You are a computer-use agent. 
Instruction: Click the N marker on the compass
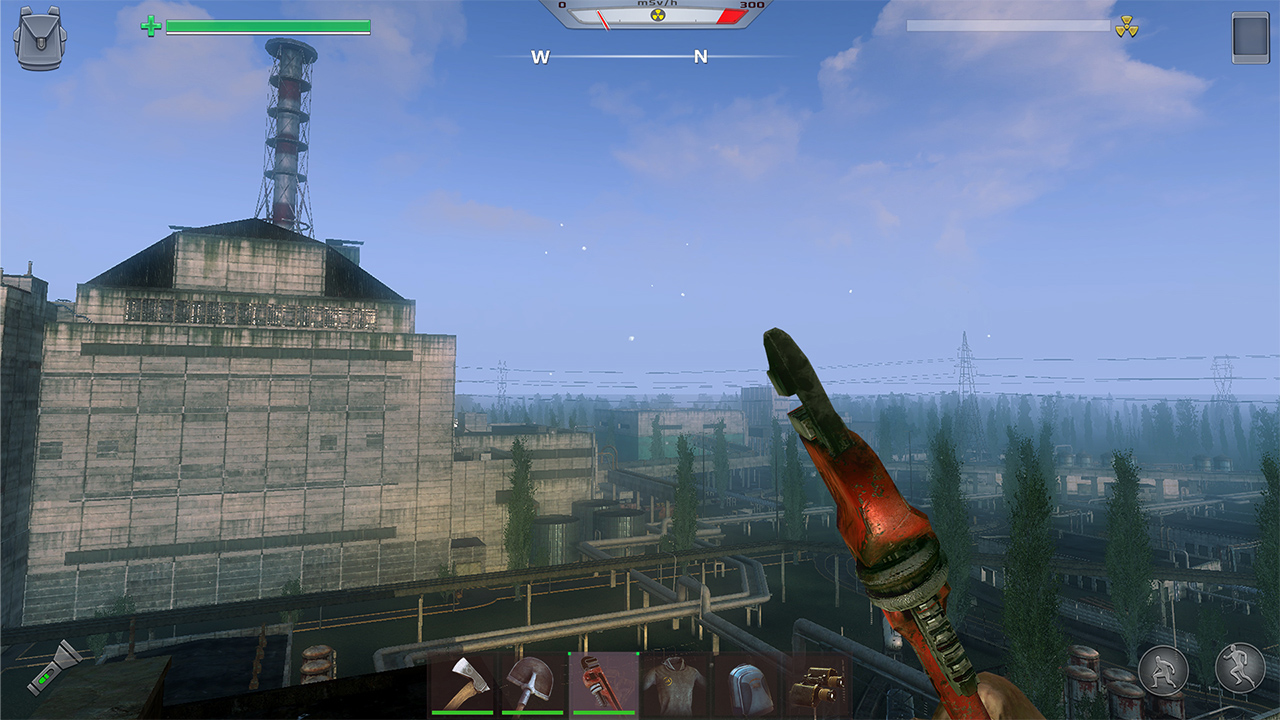pos(700,58)
